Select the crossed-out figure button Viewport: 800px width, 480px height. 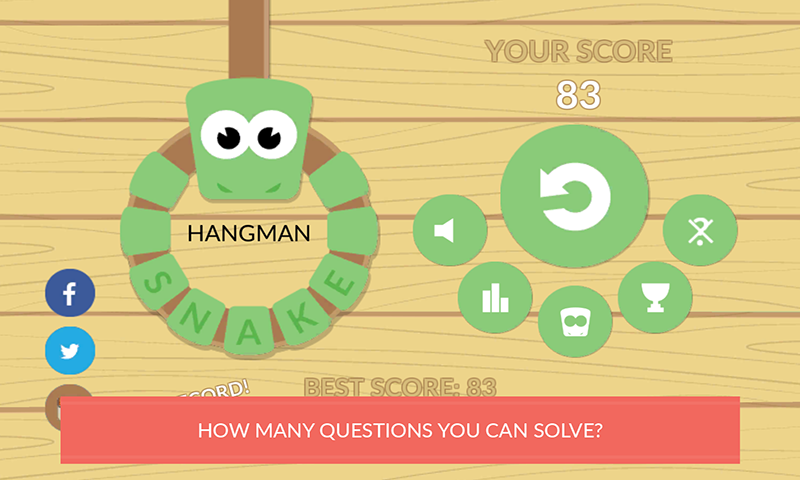(x=700, y=231)
